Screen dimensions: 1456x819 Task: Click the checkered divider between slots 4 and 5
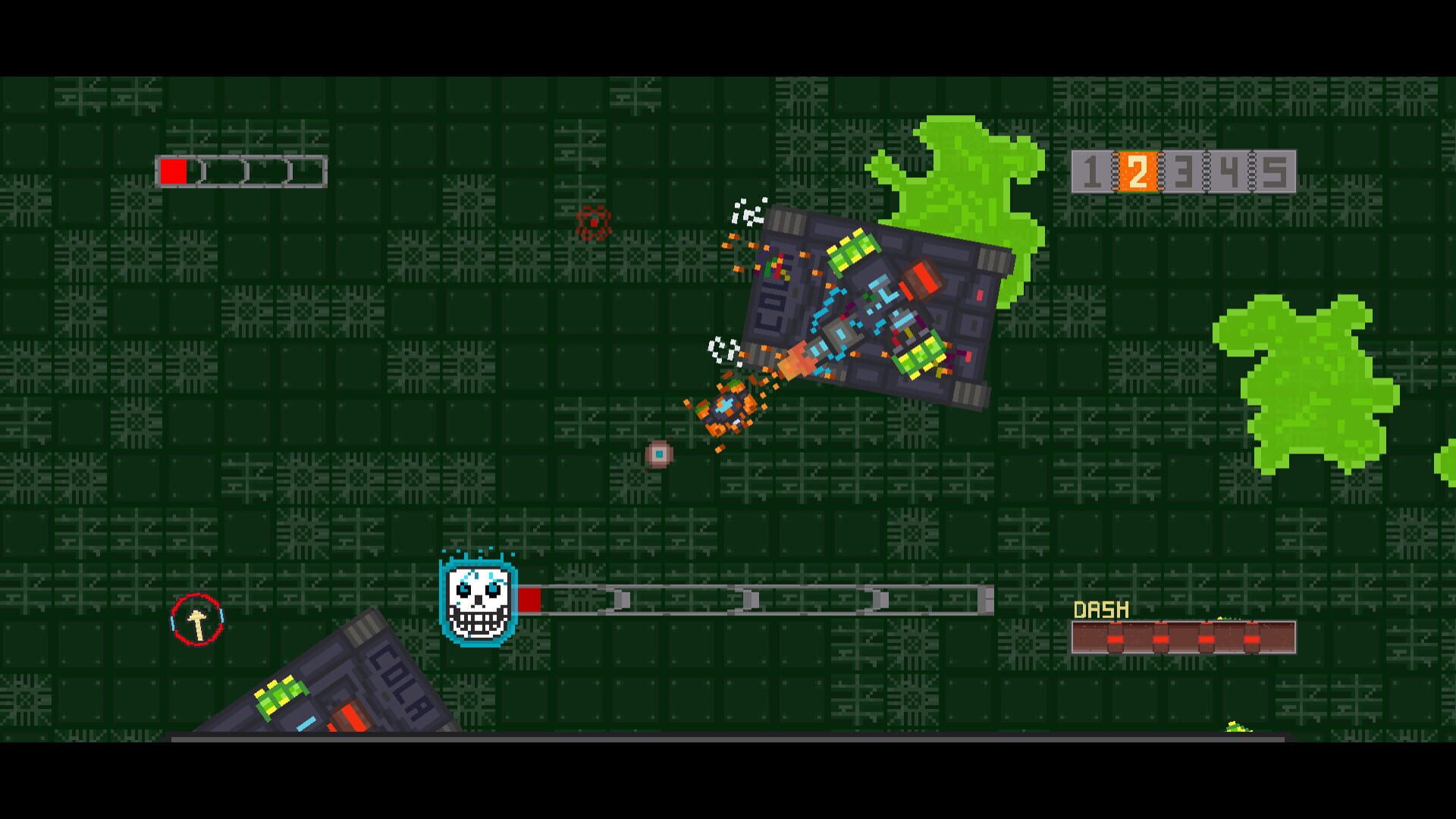[x=1251, y=171]
